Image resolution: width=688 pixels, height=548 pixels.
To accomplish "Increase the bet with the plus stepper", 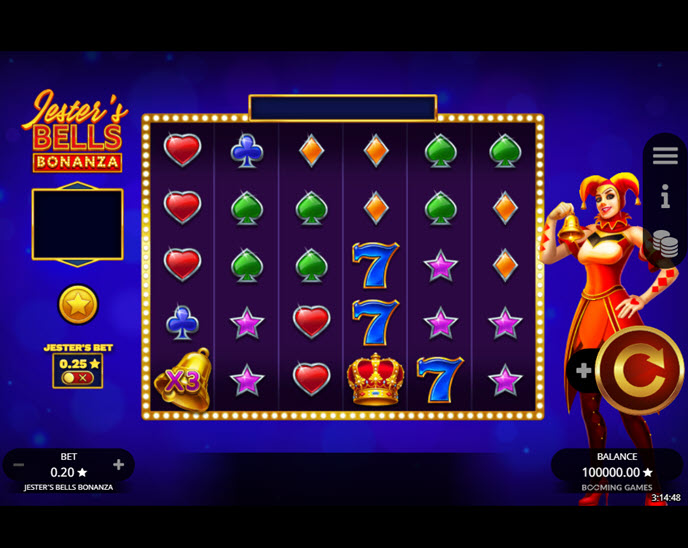I will [118, 465].
